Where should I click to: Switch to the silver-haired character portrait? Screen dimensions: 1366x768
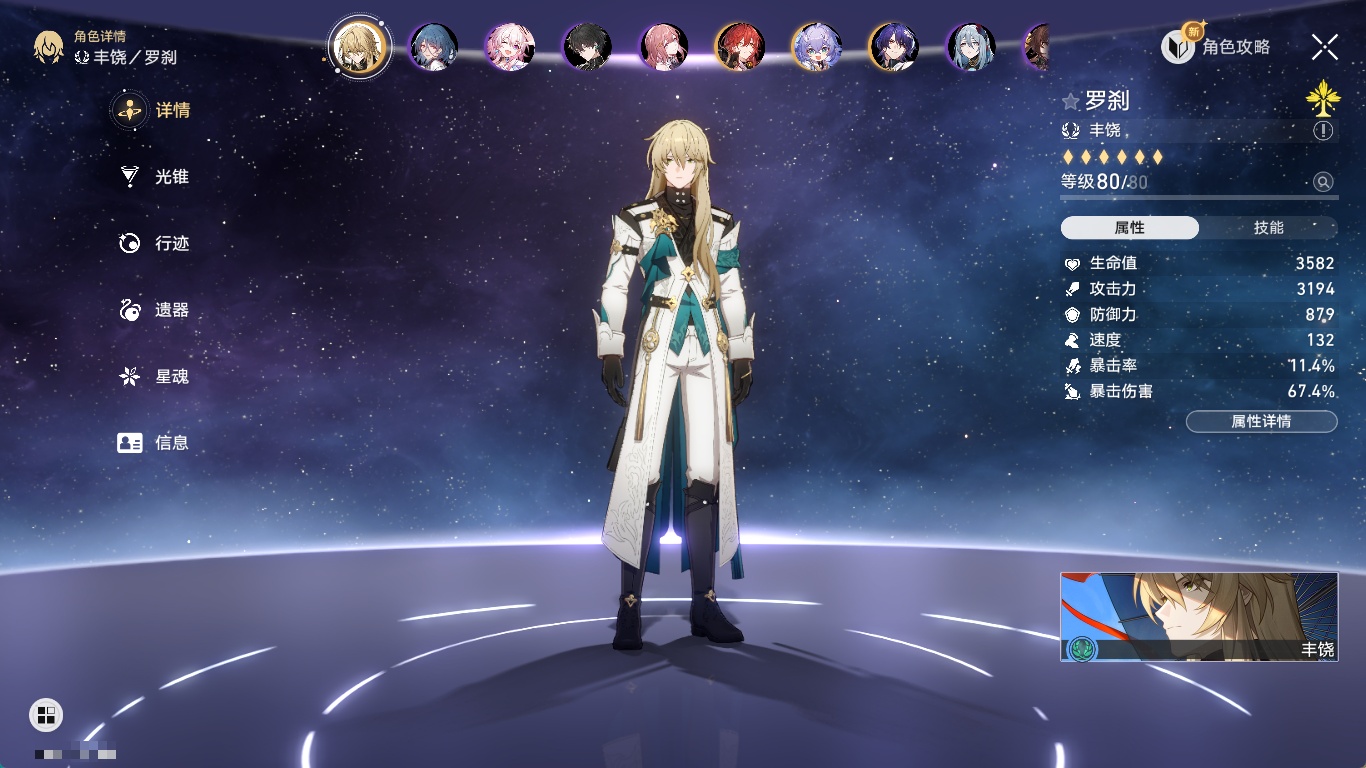971,47
